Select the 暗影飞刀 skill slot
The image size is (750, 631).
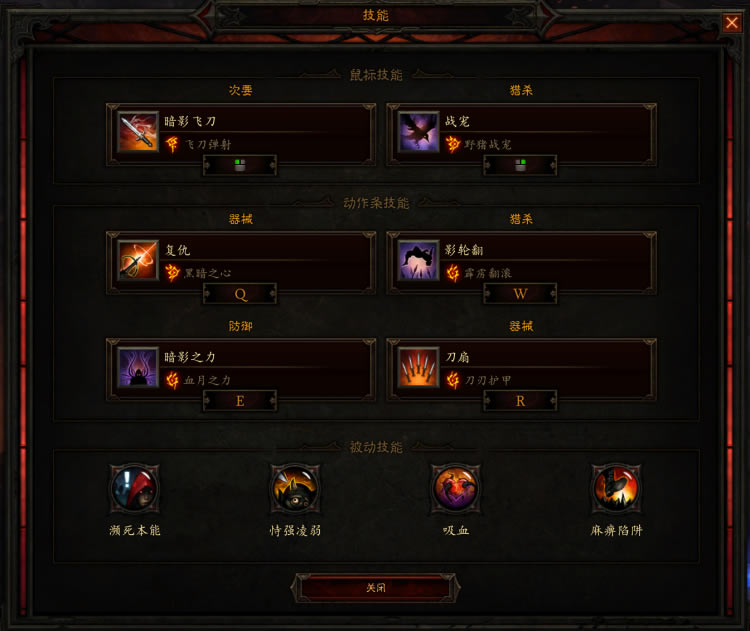click(240, 132)
